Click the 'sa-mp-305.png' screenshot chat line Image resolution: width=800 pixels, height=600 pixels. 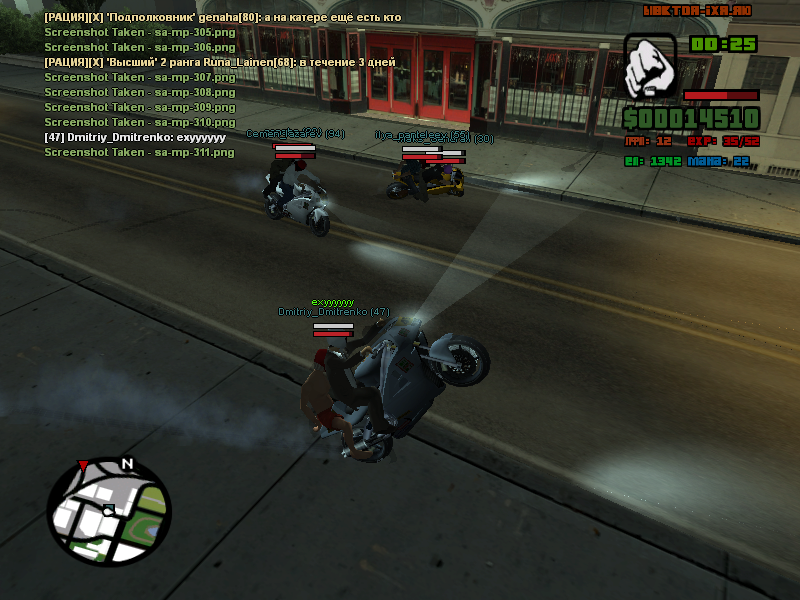tap(139, 33)
